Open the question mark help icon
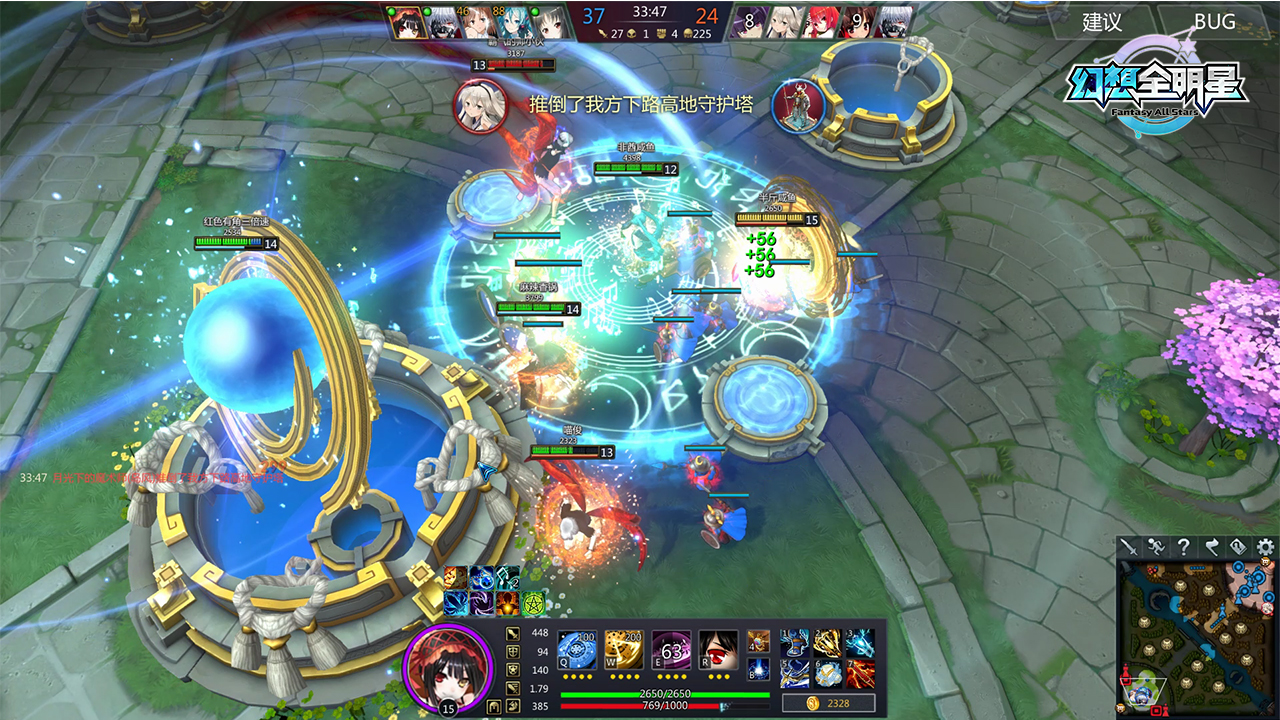The width and height of the screenshot is (1280, 720). (x=1183, y=546)
